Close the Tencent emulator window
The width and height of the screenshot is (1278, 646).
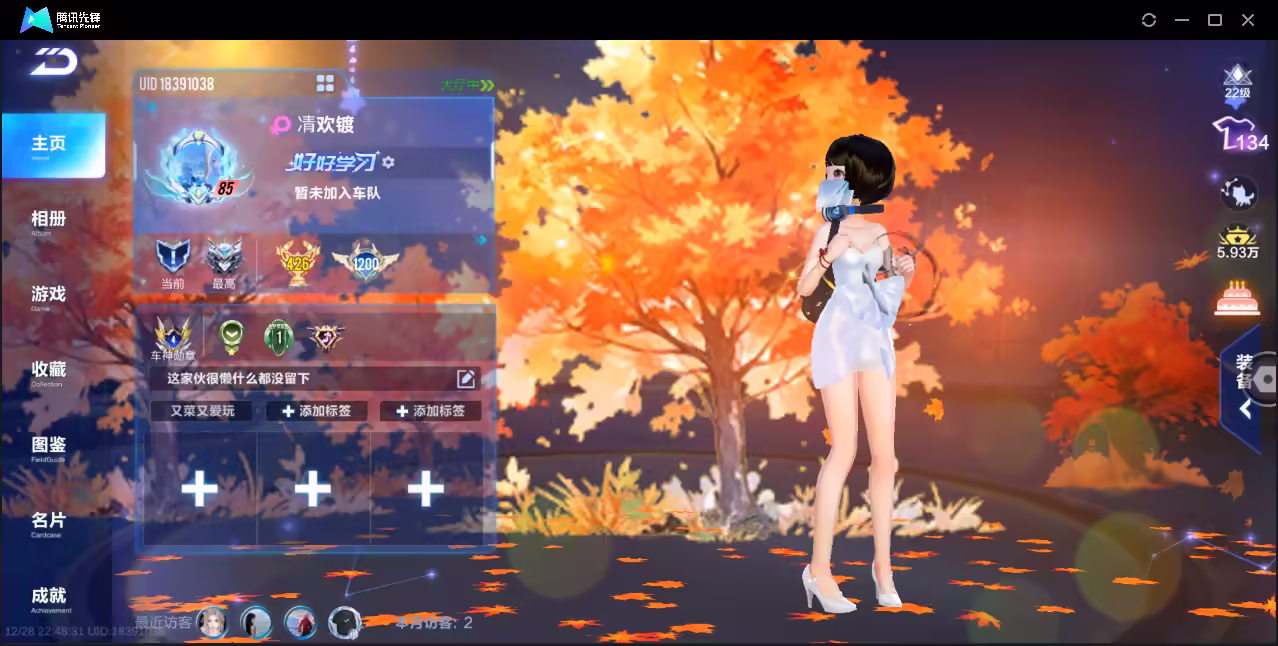click(x=1248, y=20)
